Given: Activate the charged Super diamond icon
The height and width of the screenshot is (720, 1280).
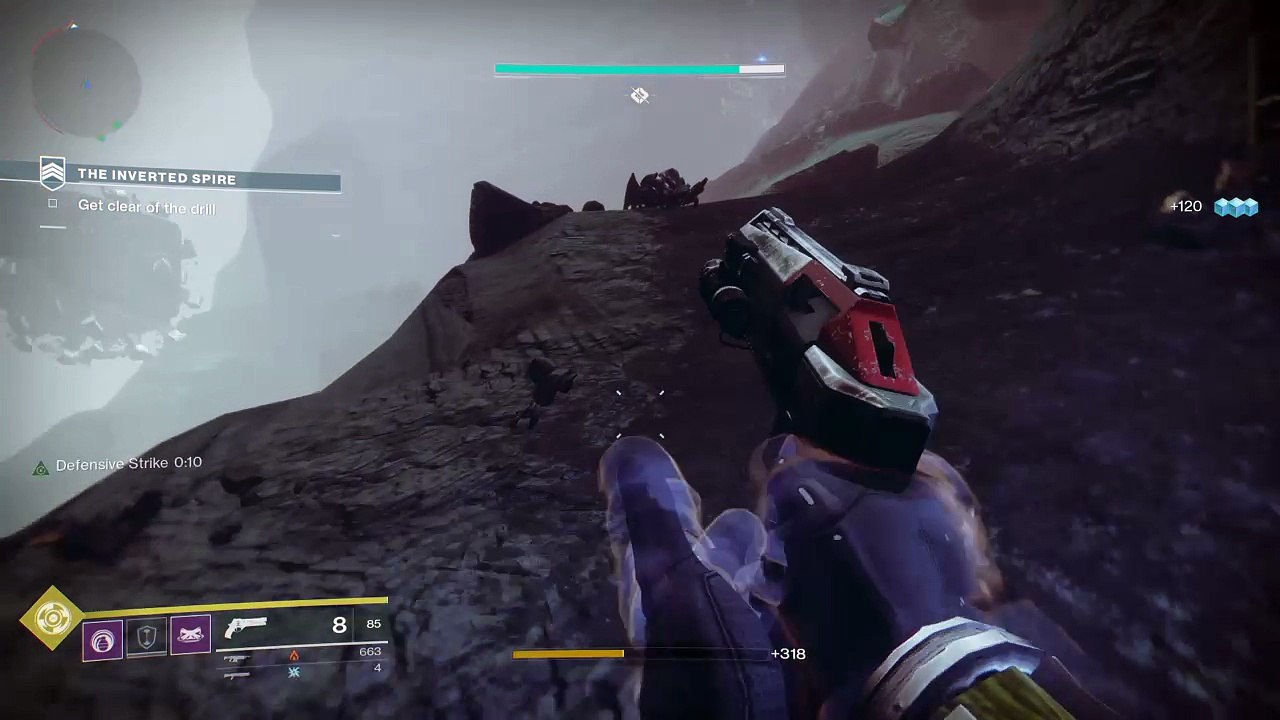Looking at the screenshot, I should pyautogui.click(x=51, y=619).
